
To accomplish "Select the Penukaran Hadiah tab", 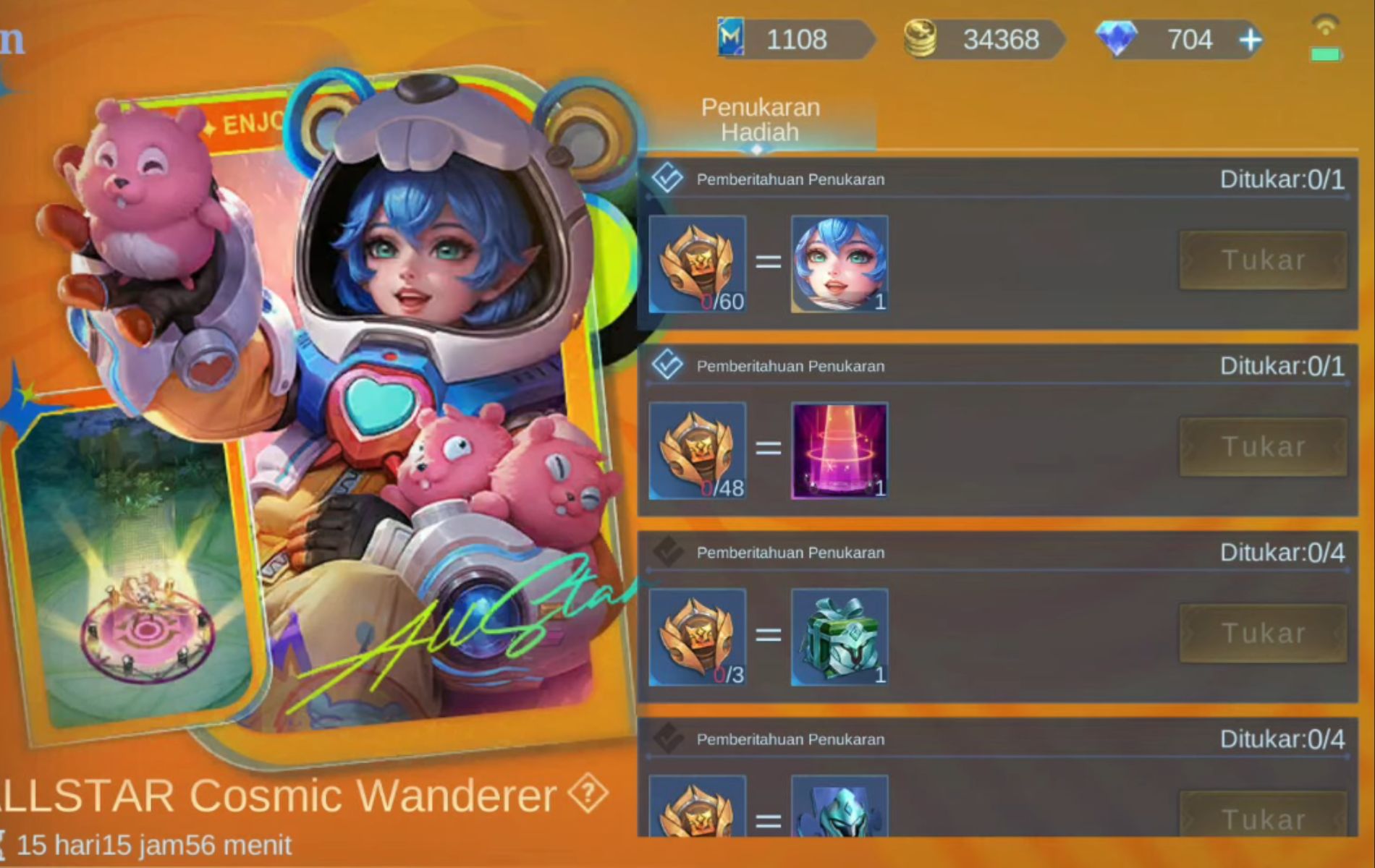I will (759, 119).
